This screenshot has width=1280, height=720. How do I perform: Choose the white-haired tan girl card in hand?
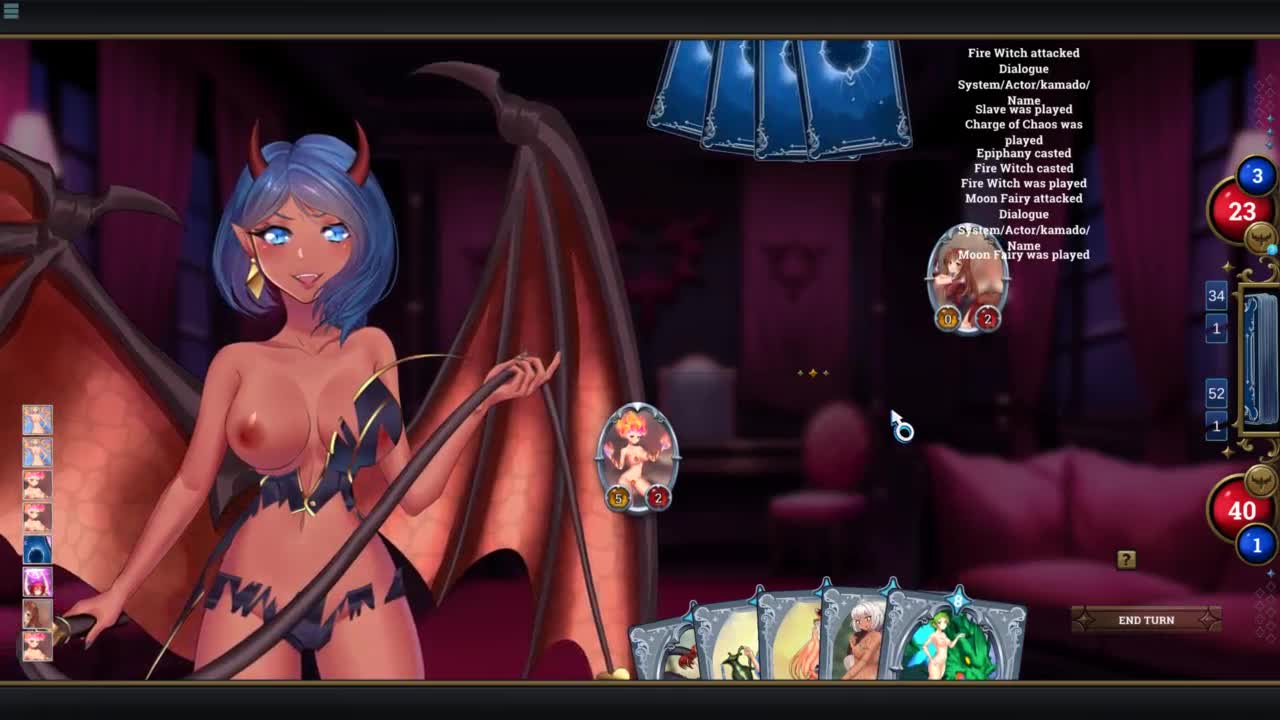(x=858, y=638)
